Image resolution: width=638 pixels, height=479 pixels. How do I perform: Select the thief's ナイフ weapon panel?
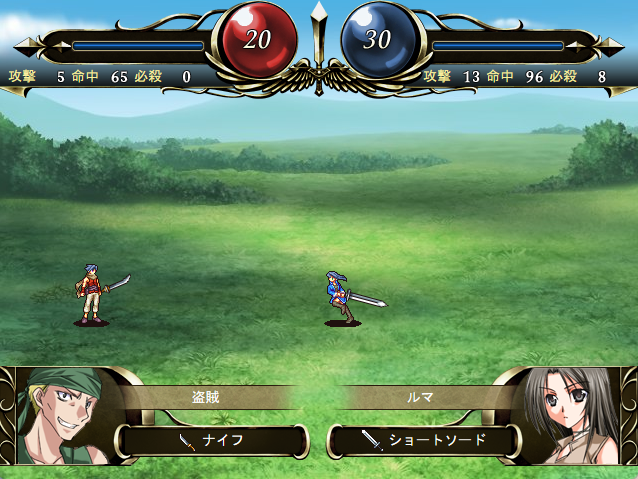(212, 439)
